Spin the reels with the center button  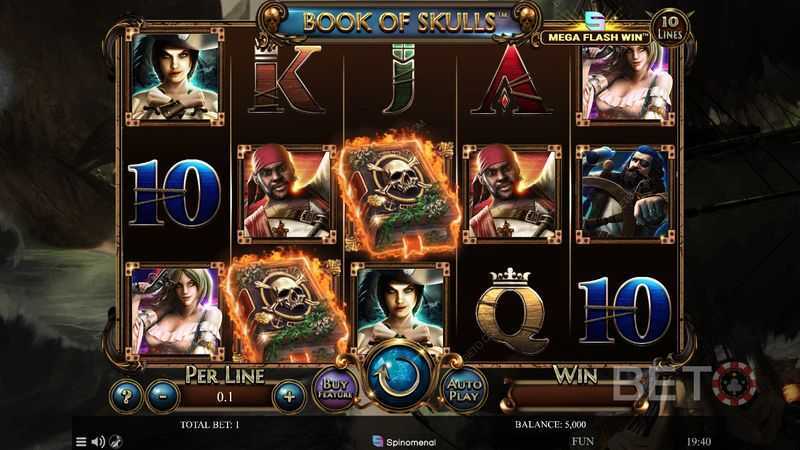coord(400,376)
